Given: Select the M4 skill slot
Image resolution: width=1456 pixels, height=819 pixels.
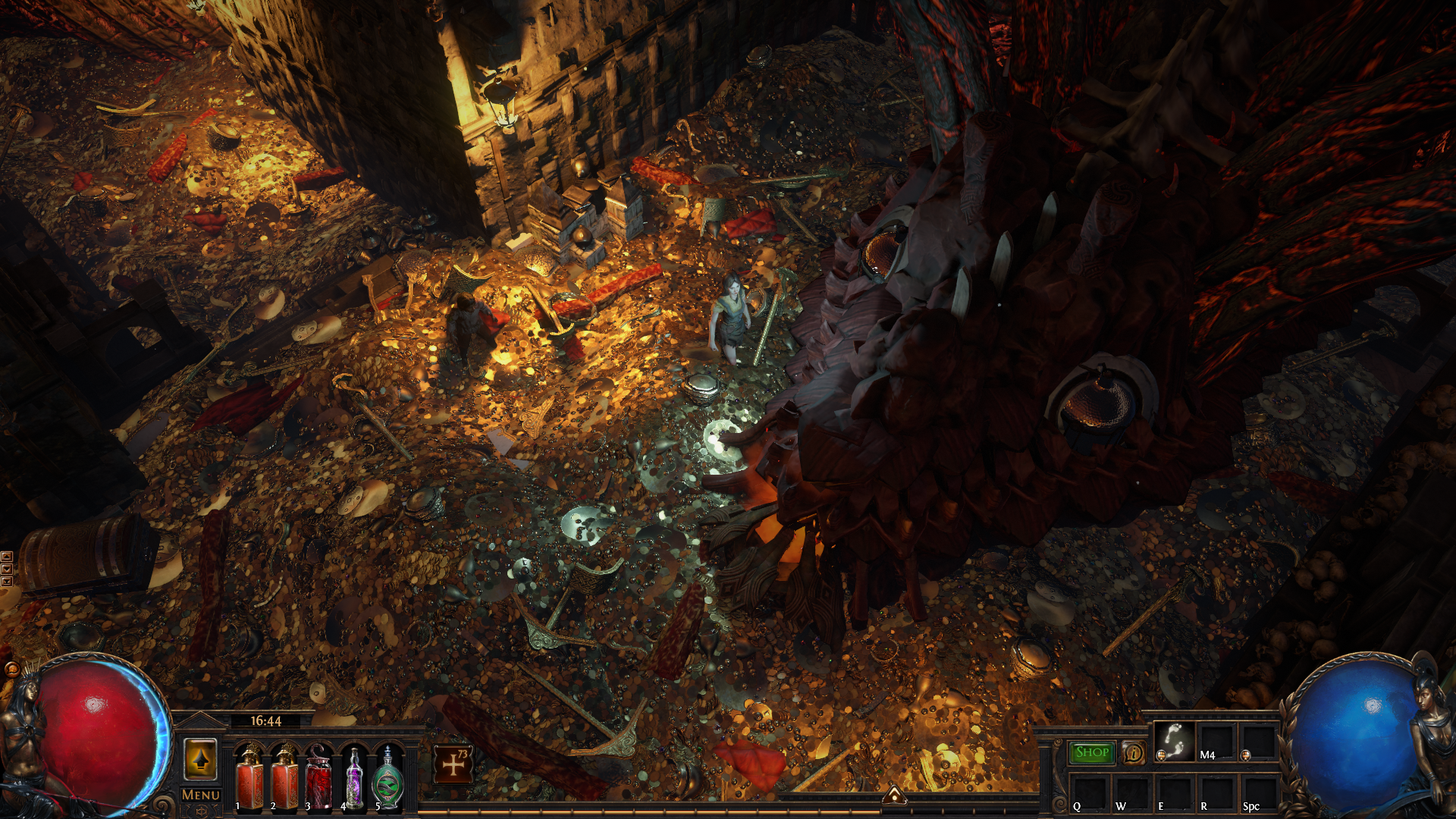Looking at the screenshot, I should 1216,741.
